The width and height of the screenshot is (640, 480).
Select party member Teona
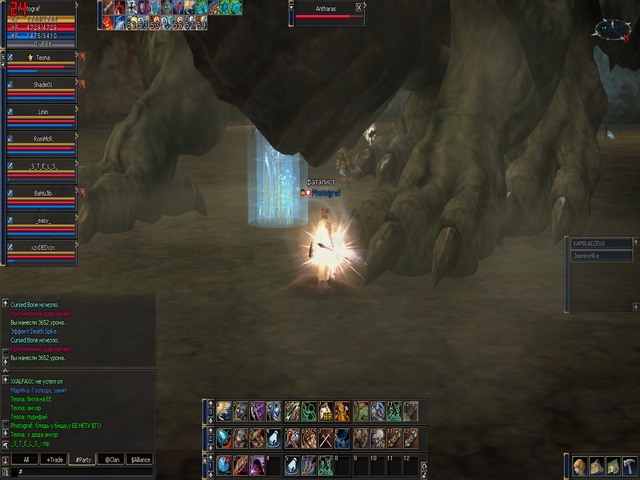pos(41,58)
